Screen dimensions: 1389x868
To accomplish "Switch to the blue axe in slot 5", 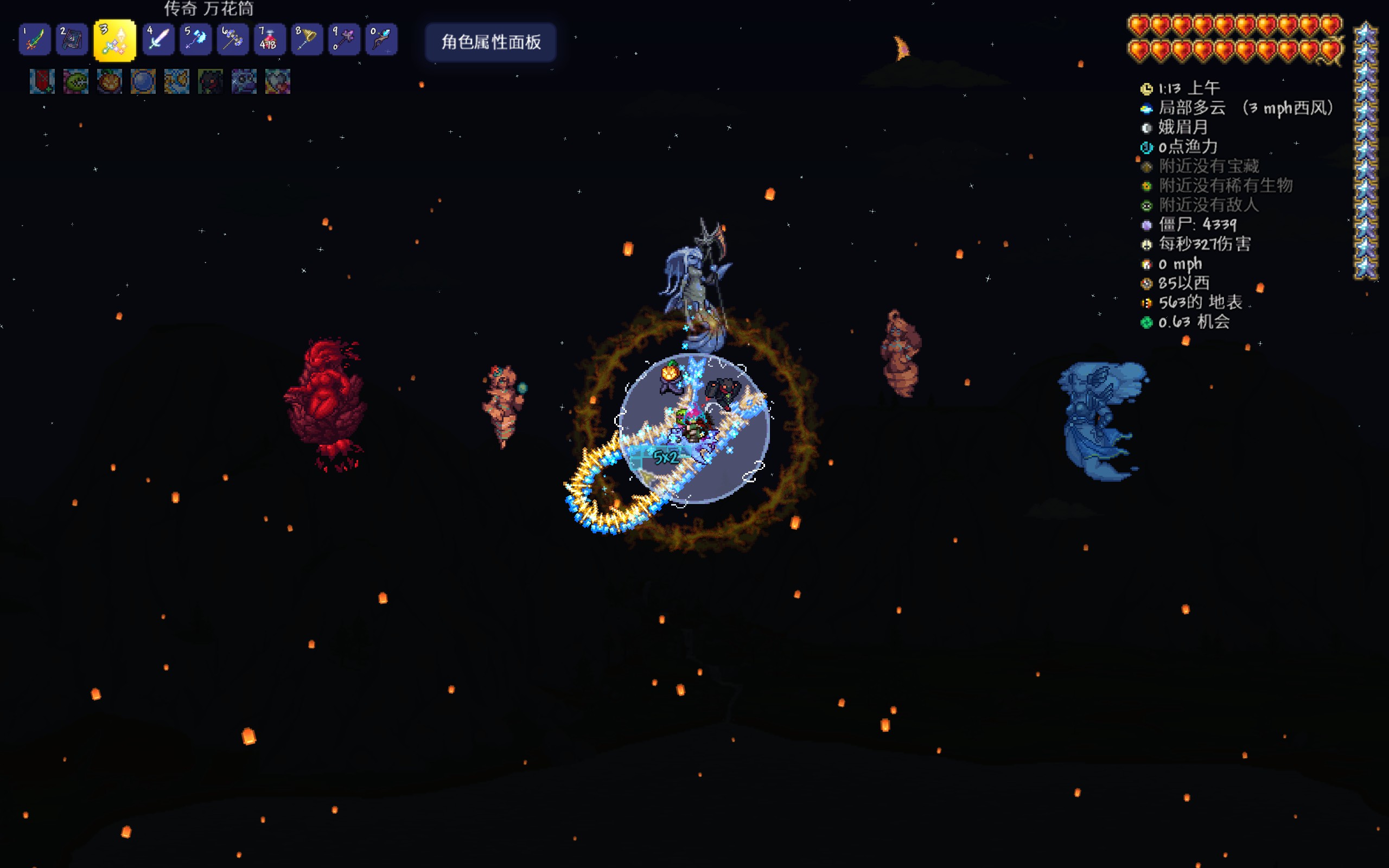I will (195, 40).
